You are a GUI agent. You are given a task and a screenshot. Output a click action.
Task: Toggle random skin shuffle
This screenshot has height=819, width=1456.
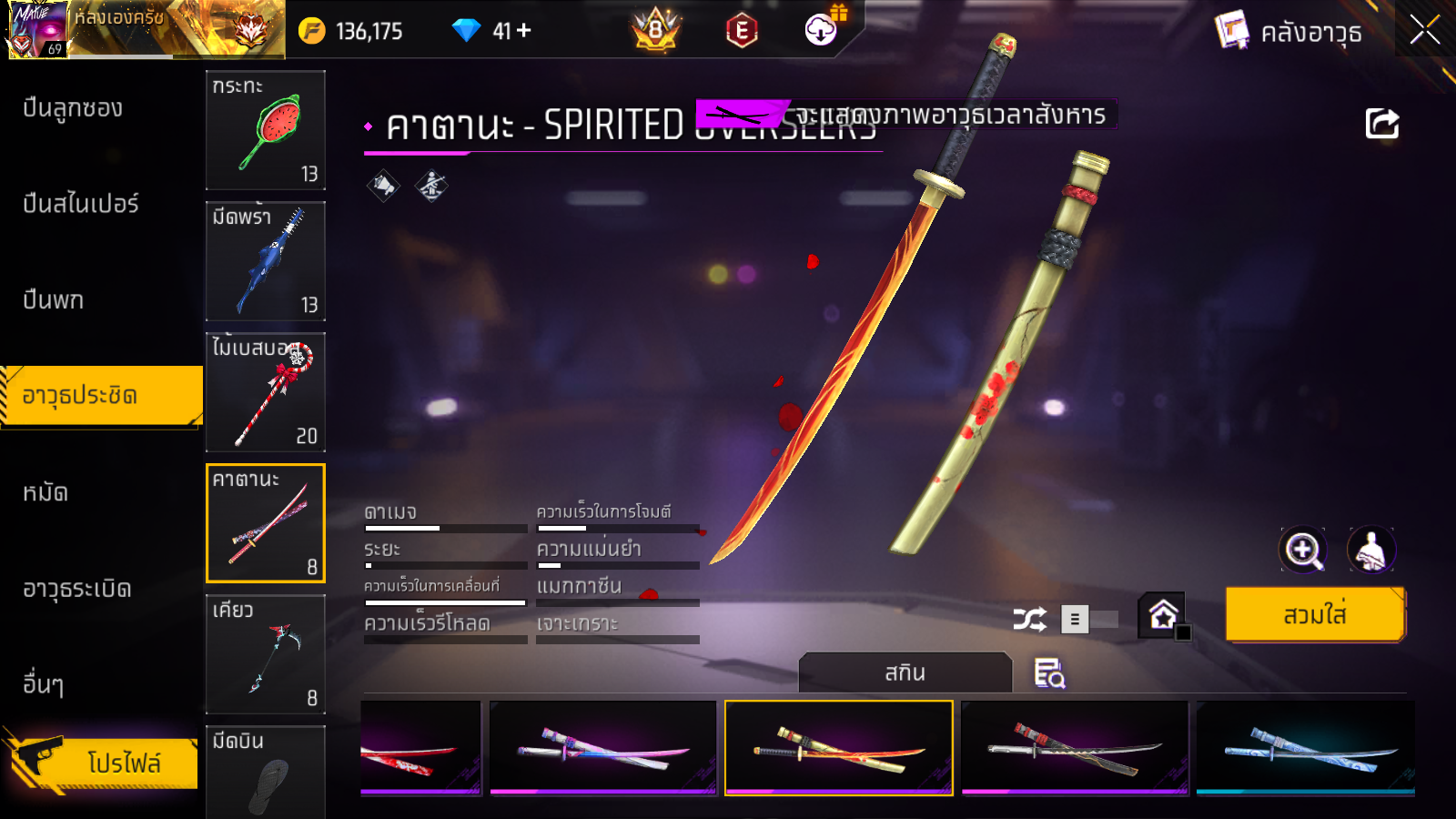(1029, 620)
